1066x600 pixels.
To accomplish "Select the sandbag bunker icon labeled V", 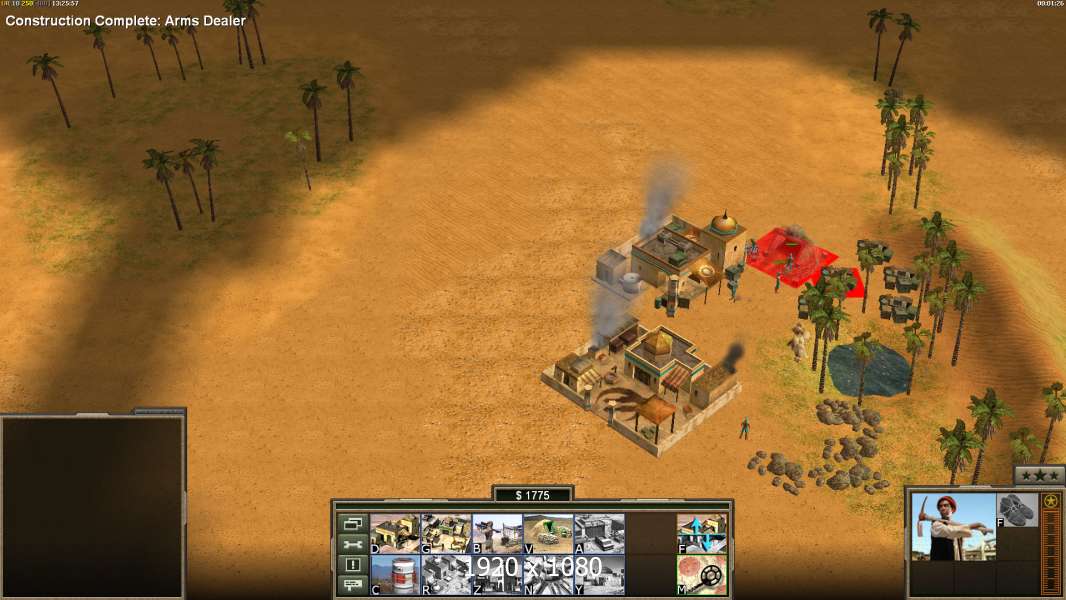I will pos(548,533).
